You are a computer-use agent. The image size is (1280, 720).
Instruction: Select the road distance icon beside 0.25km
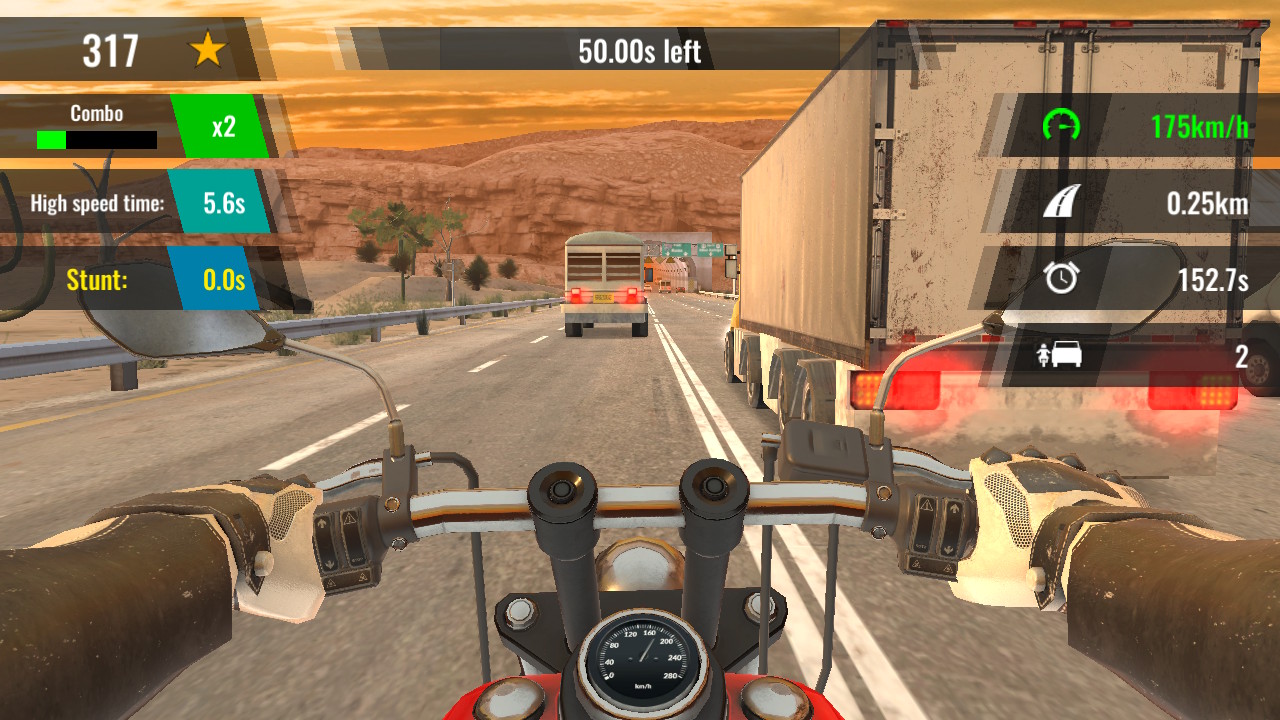[x=1060, y=202]
